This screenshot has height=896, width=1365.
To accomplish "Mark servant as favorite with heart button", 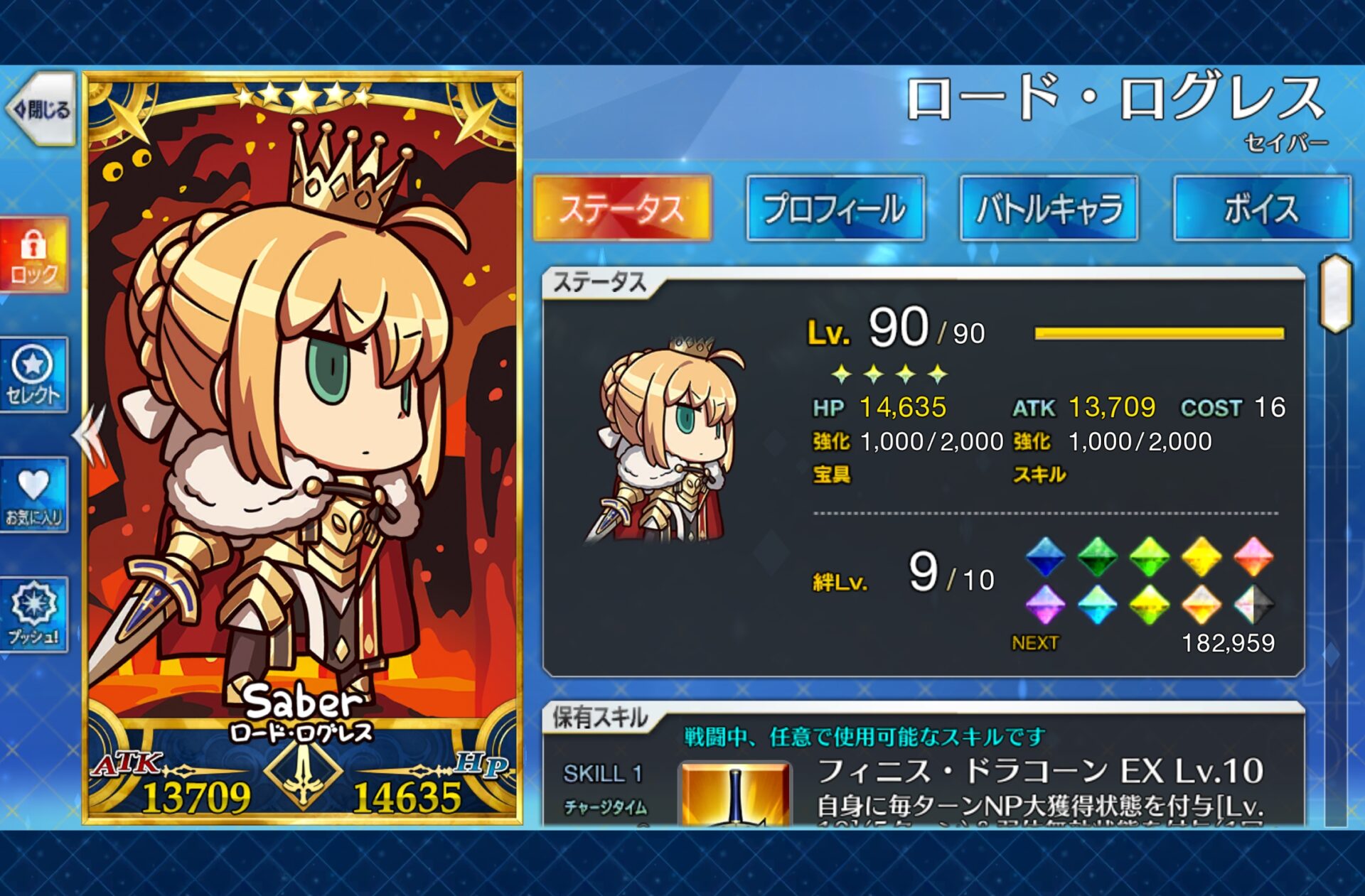I will coord(33,495).
